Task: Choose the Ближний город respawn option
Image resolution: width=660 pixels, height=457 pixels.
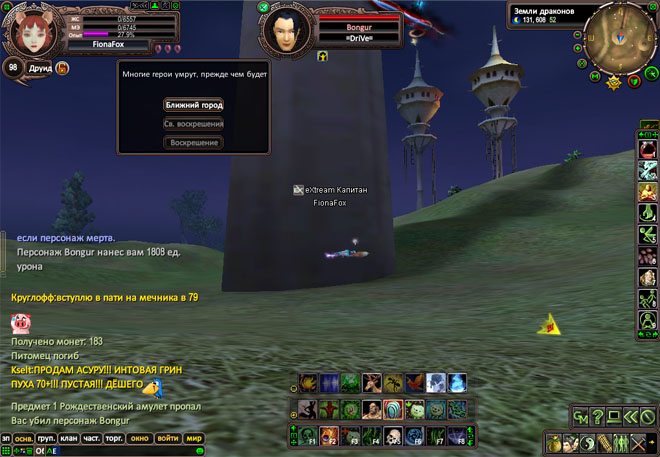Action: [x=193, y=104]
